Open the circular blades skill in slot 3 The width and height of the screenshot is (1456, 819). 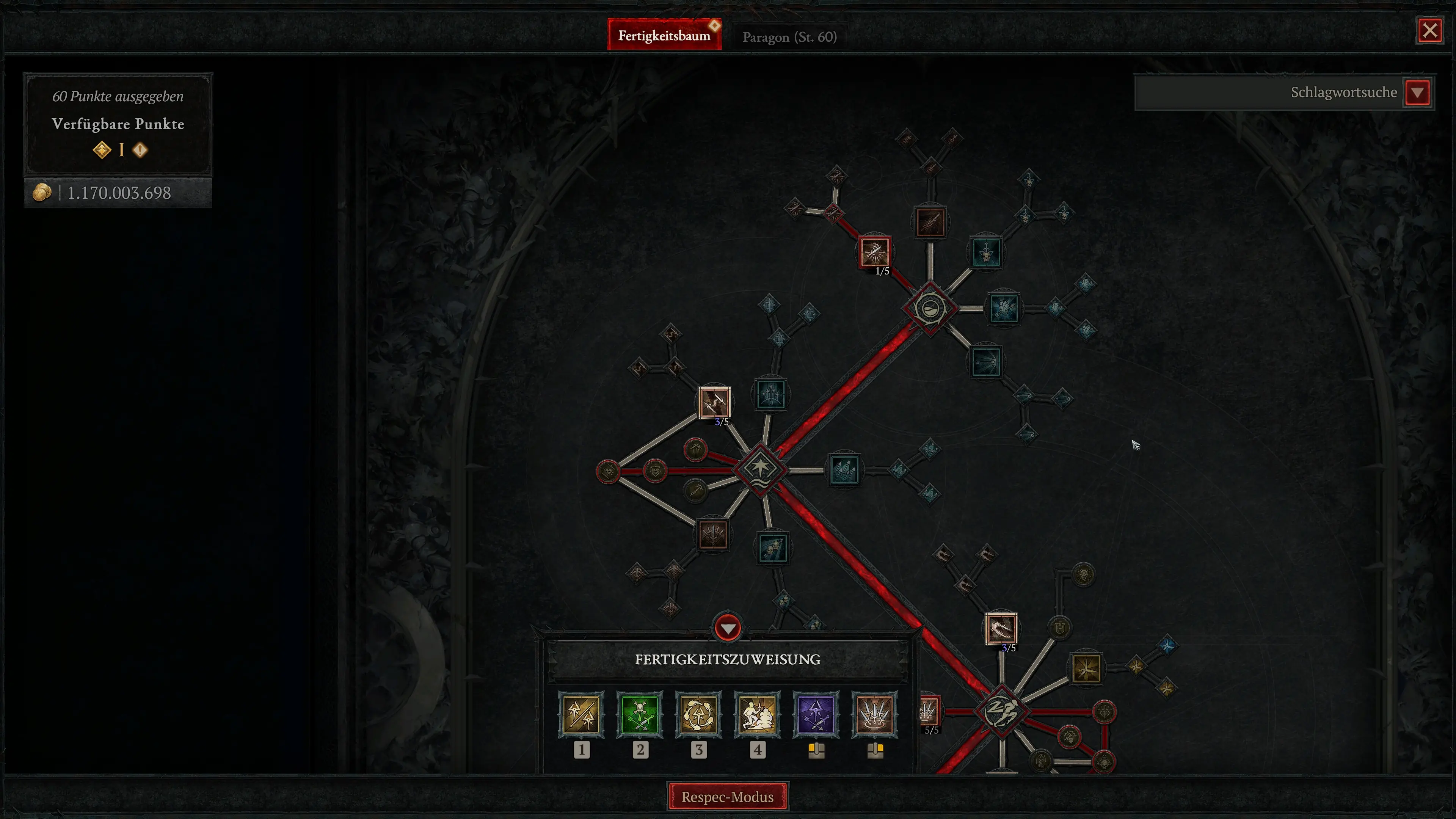[699, 714]
